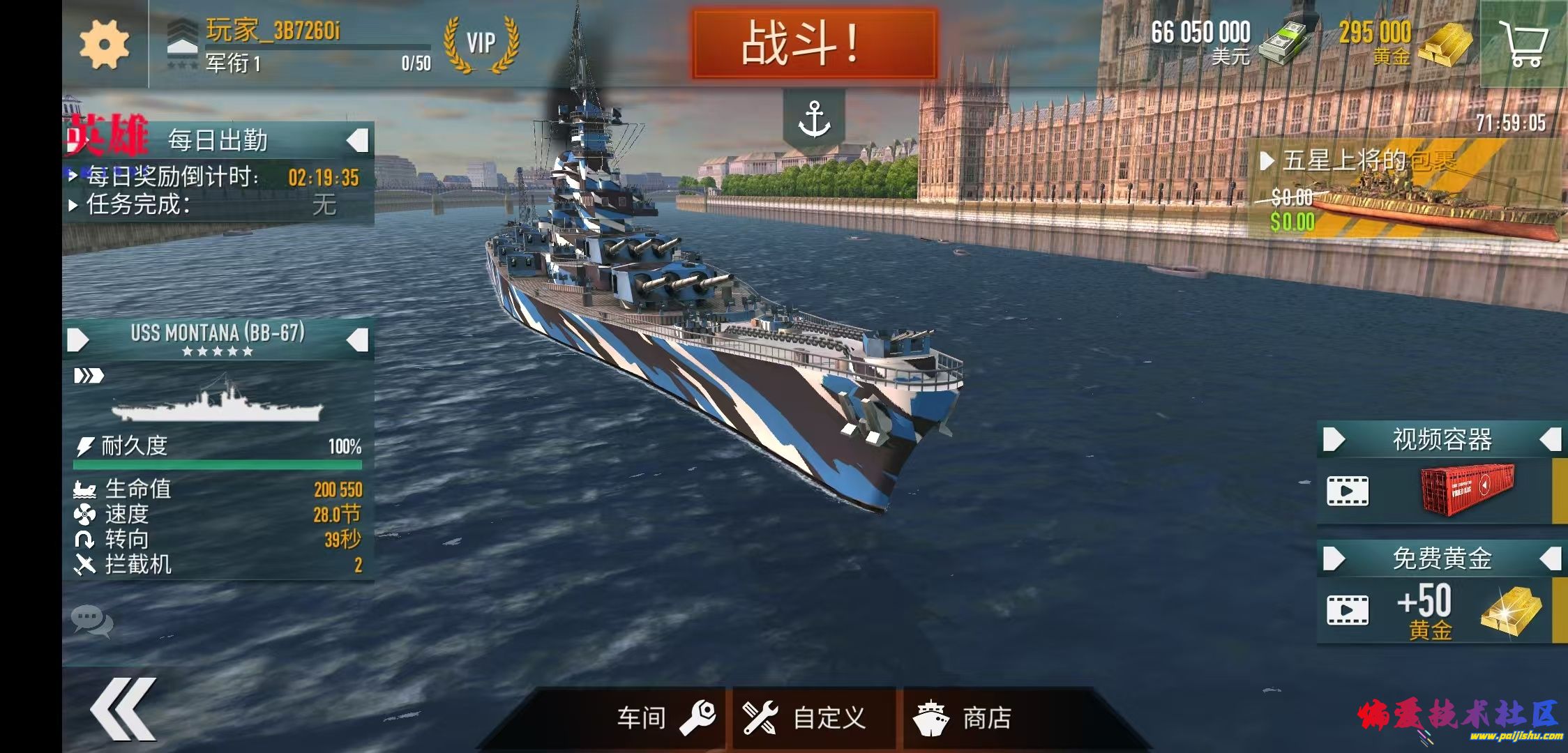
Task: Select next ship from USS Montana header
Action: [357, 340]
